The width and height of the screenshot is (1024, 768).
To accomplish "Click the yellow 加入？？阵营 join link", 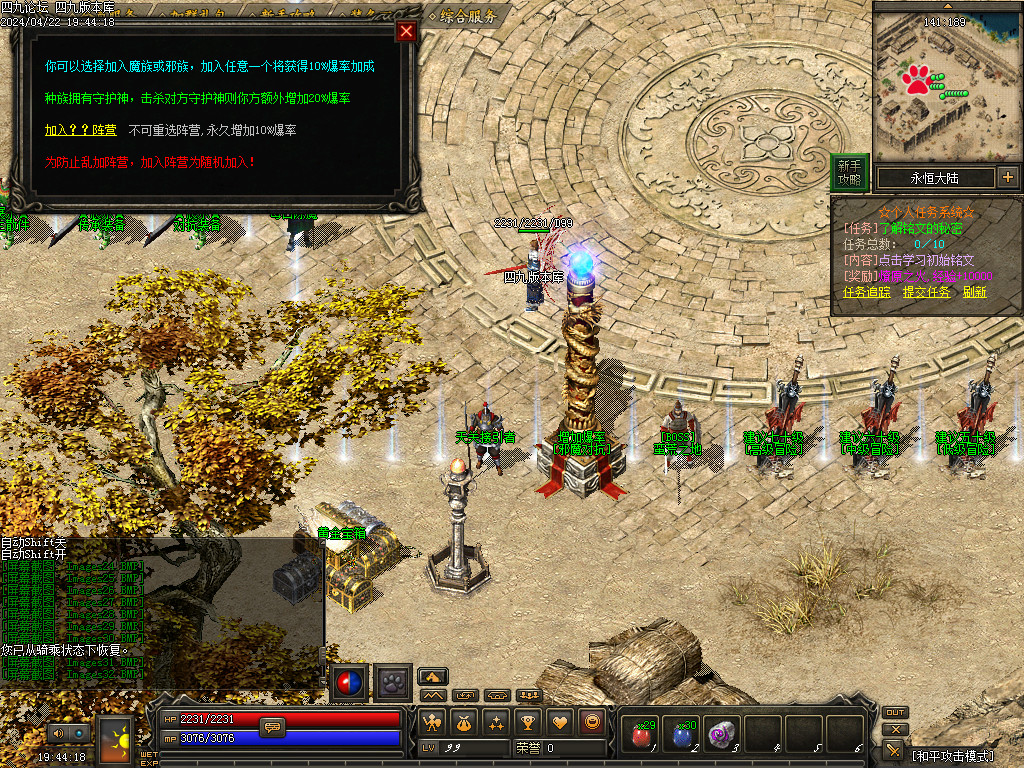I will pos(80,130).
